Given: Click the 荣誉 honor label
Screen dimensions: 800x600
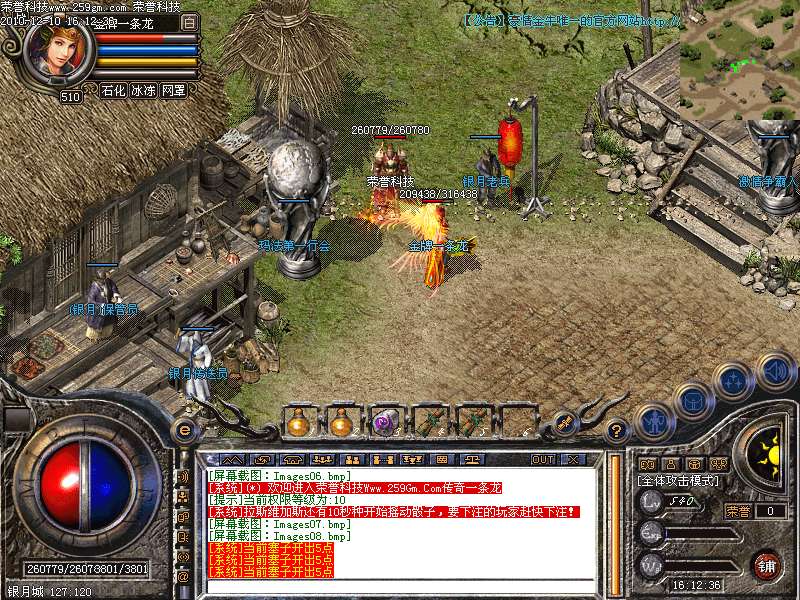Looking at the screenshot, I should coord(737,510).
